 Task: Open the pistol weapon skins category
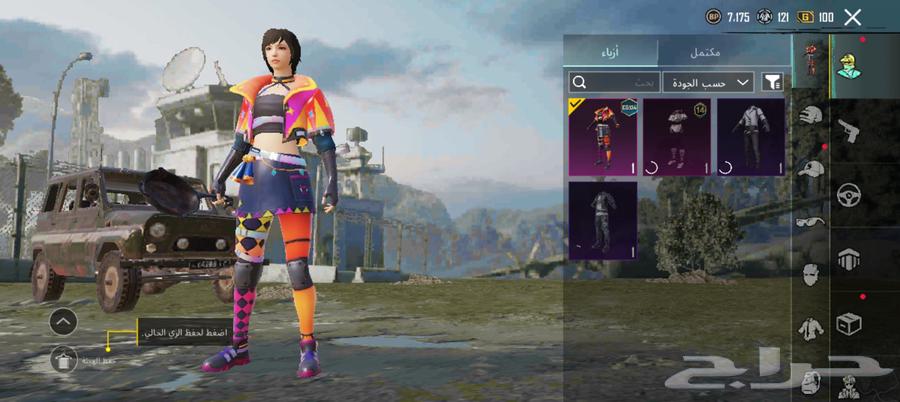click(850, 130)
